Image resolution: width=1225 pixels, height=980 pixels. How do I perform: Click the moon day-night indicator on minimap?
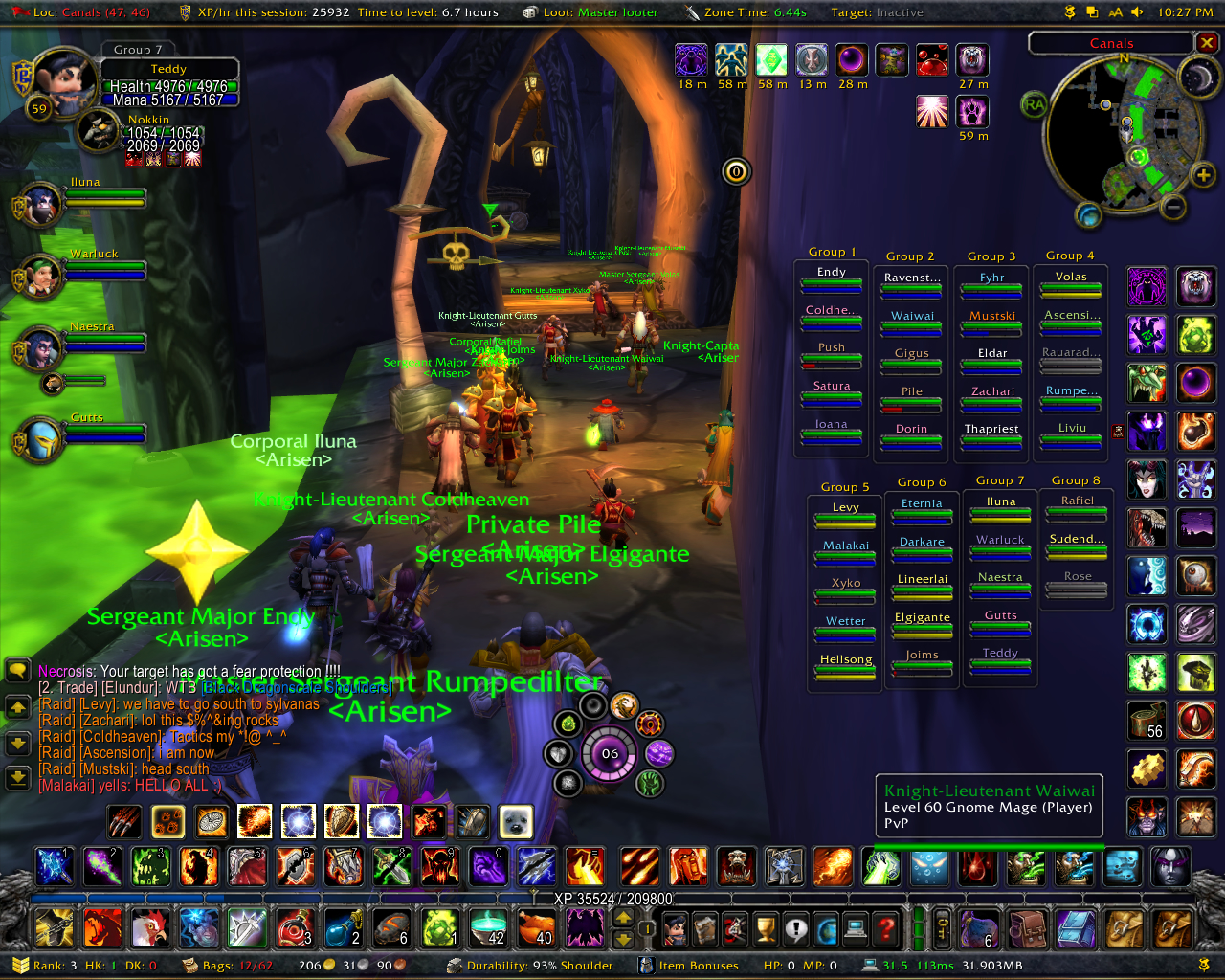click(1196, 77)
